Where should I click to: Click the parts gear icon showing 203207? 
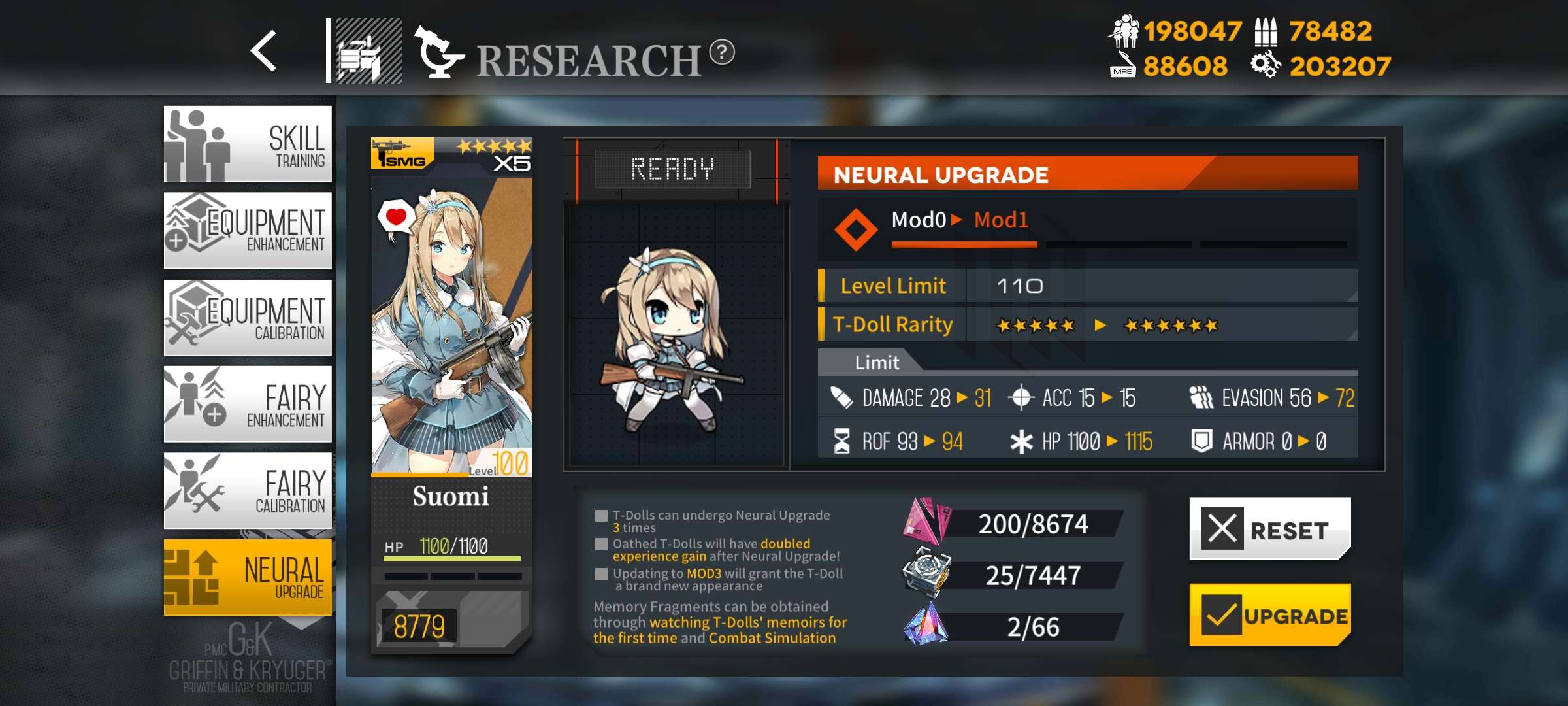[1267, 65]
